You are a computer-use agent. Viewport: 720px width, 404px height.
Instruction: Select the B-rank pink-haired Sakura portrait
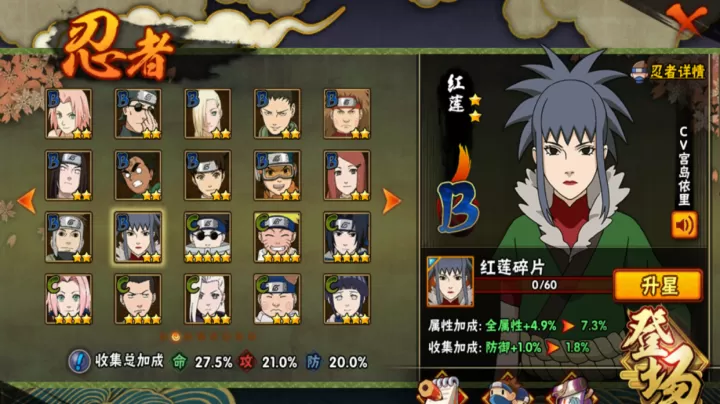coord(69,113)
